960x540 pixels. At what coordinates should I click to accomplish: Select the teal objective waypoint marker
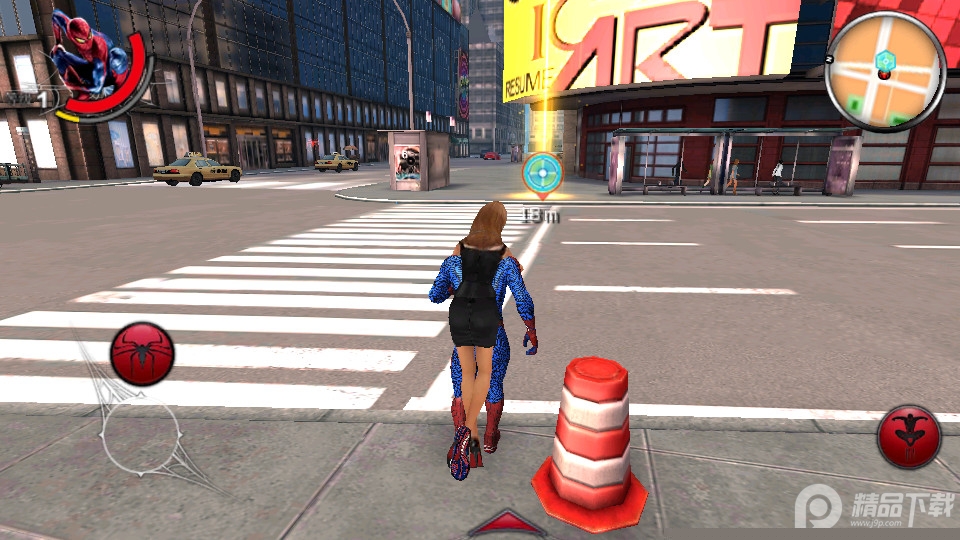coord(543,173)
